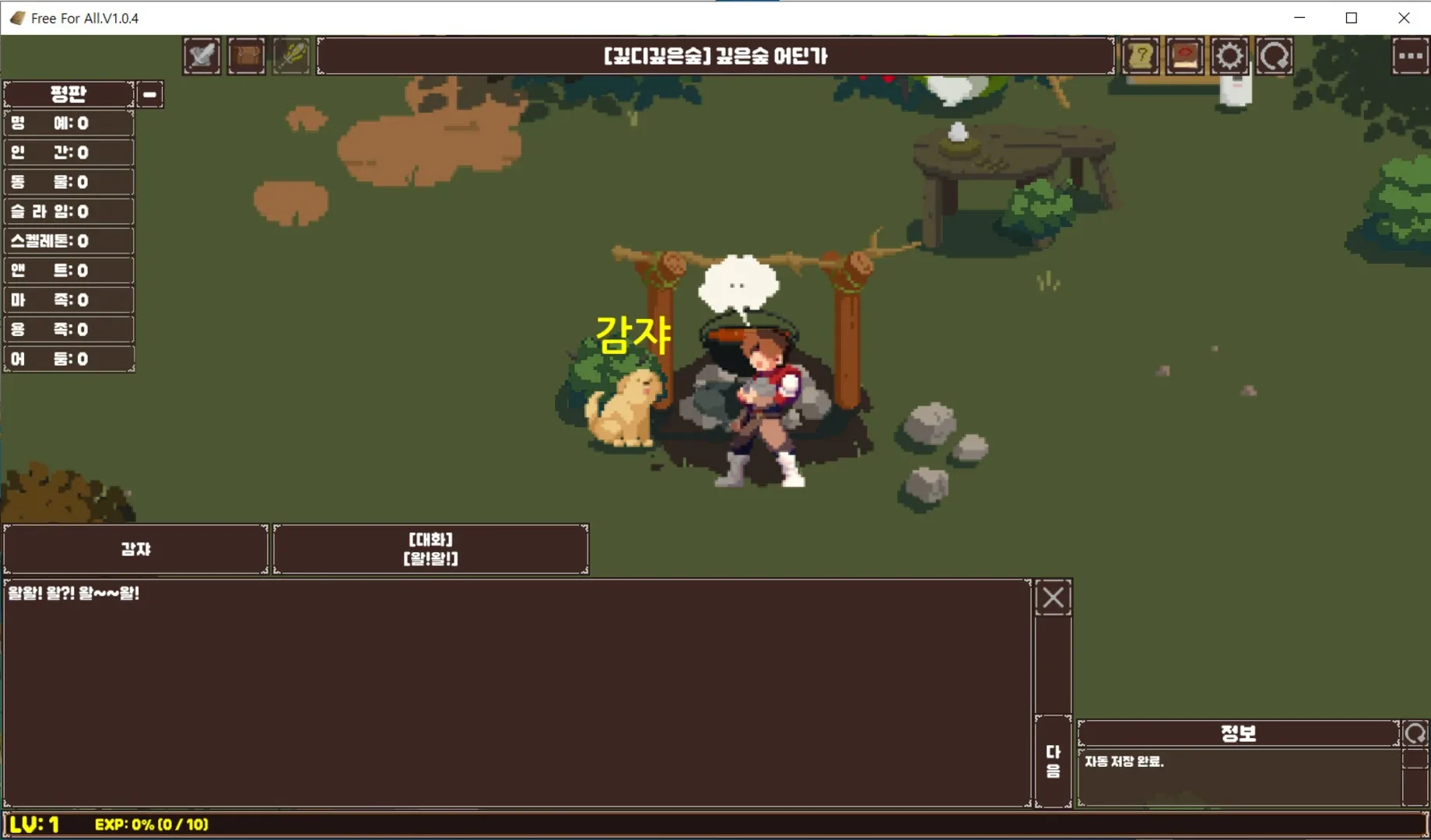
Task: Click the 감자 name tab above dialogue box
Action: pos(135,548)
